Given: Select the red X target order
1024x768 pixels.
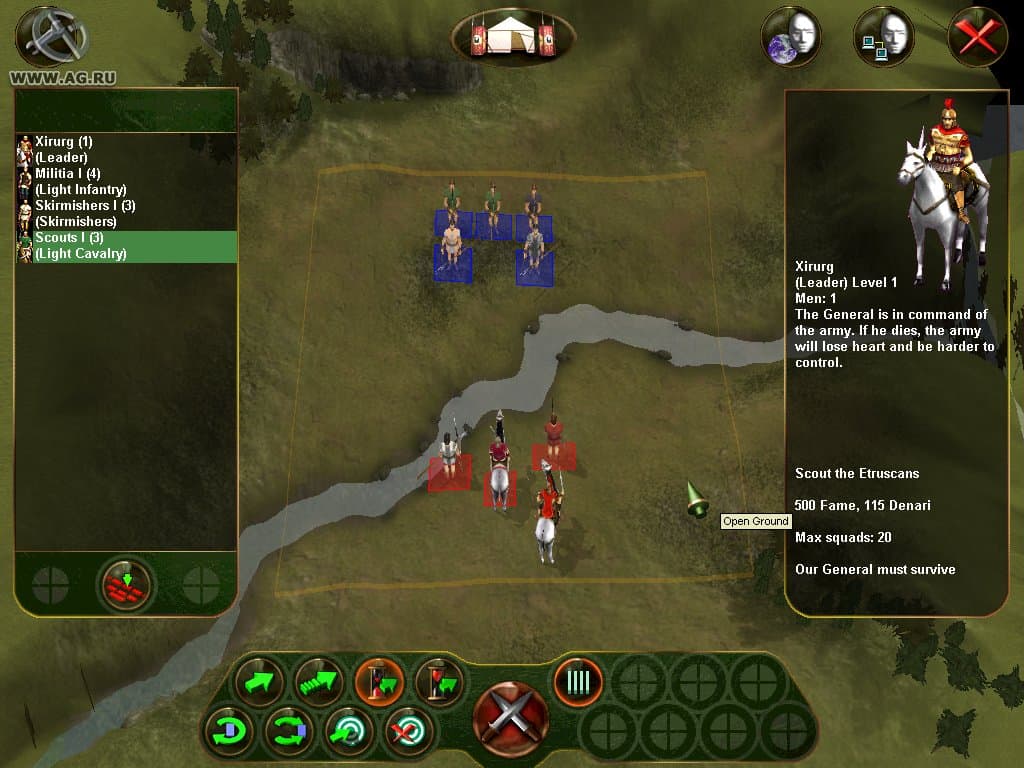Looking at the screenshot, I should coord(409,732).
